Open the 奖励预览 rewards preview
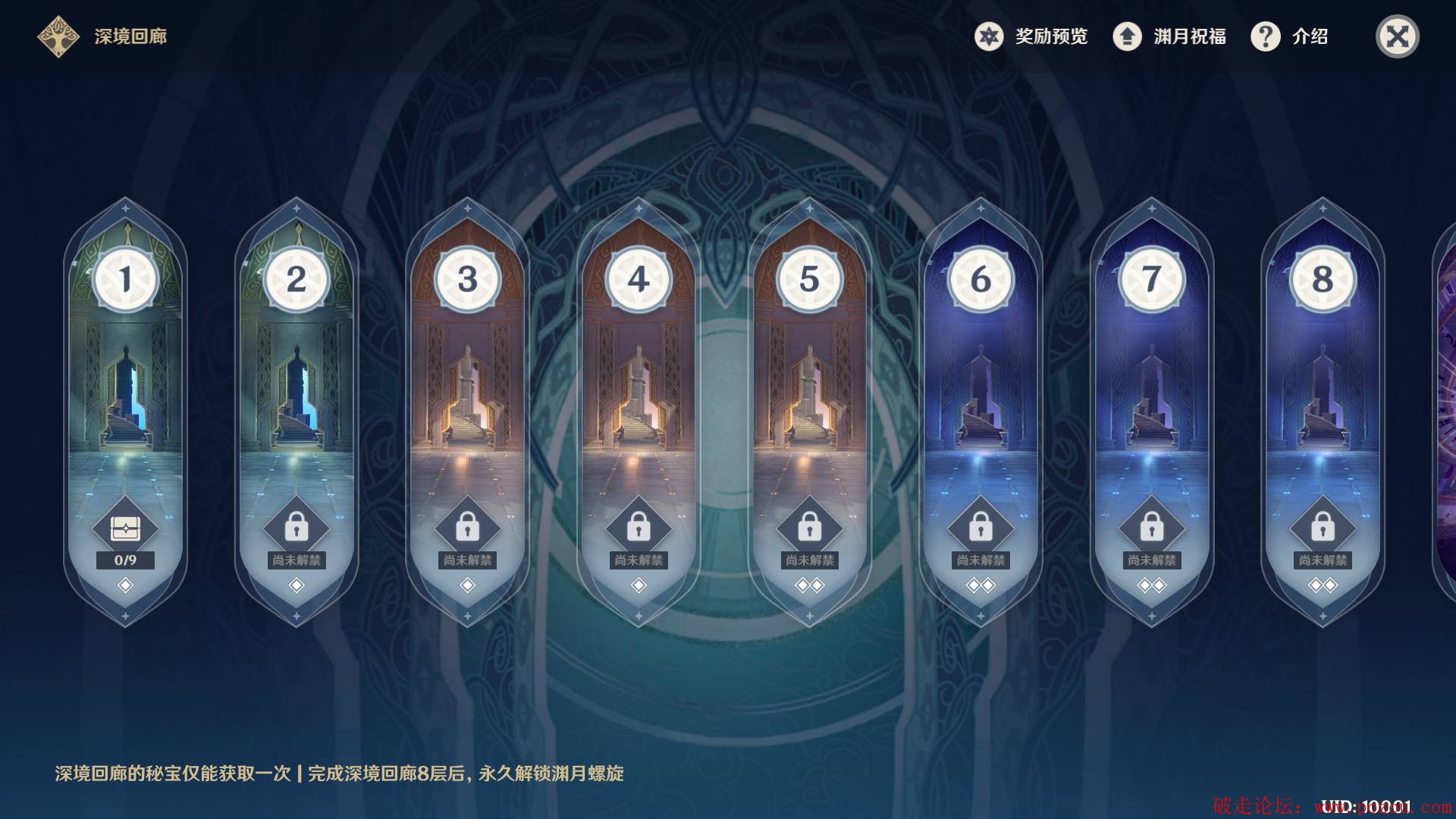This screenshot has height=819, width=1456. pyautogui.click(x=1031, y=36)
